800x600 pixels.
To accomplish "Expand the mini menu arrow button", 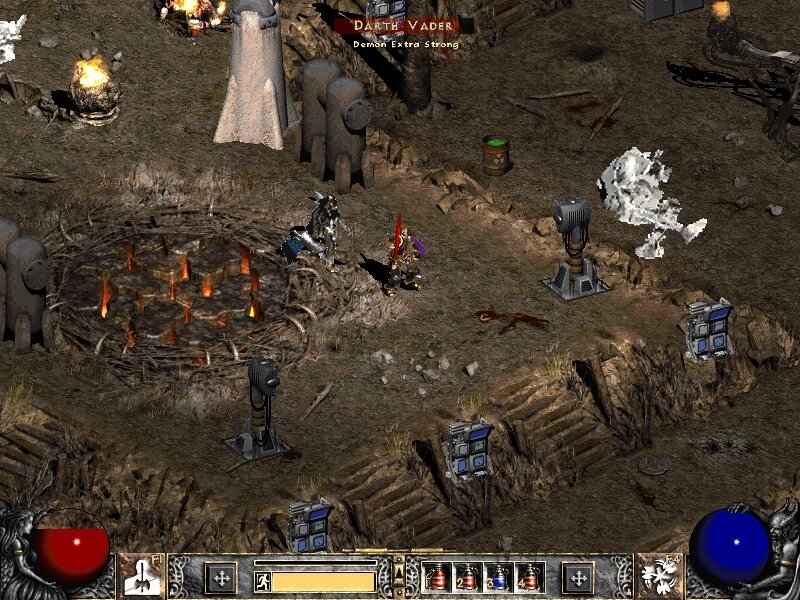I will [x=399, y=570].
